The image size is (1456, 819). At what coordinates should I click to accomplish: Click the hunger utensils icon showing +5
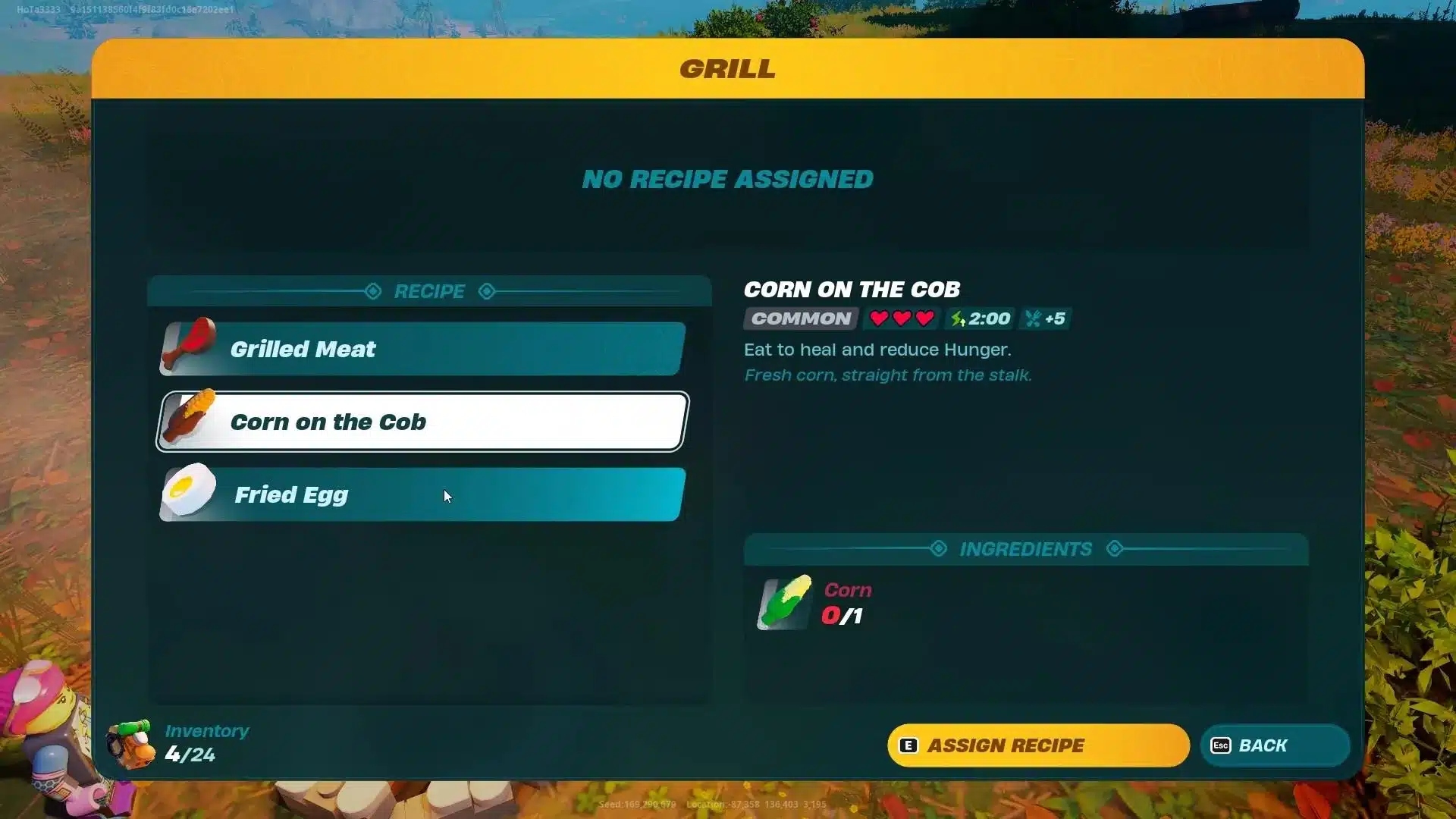pyautogui.click(x=1034, y=318)
